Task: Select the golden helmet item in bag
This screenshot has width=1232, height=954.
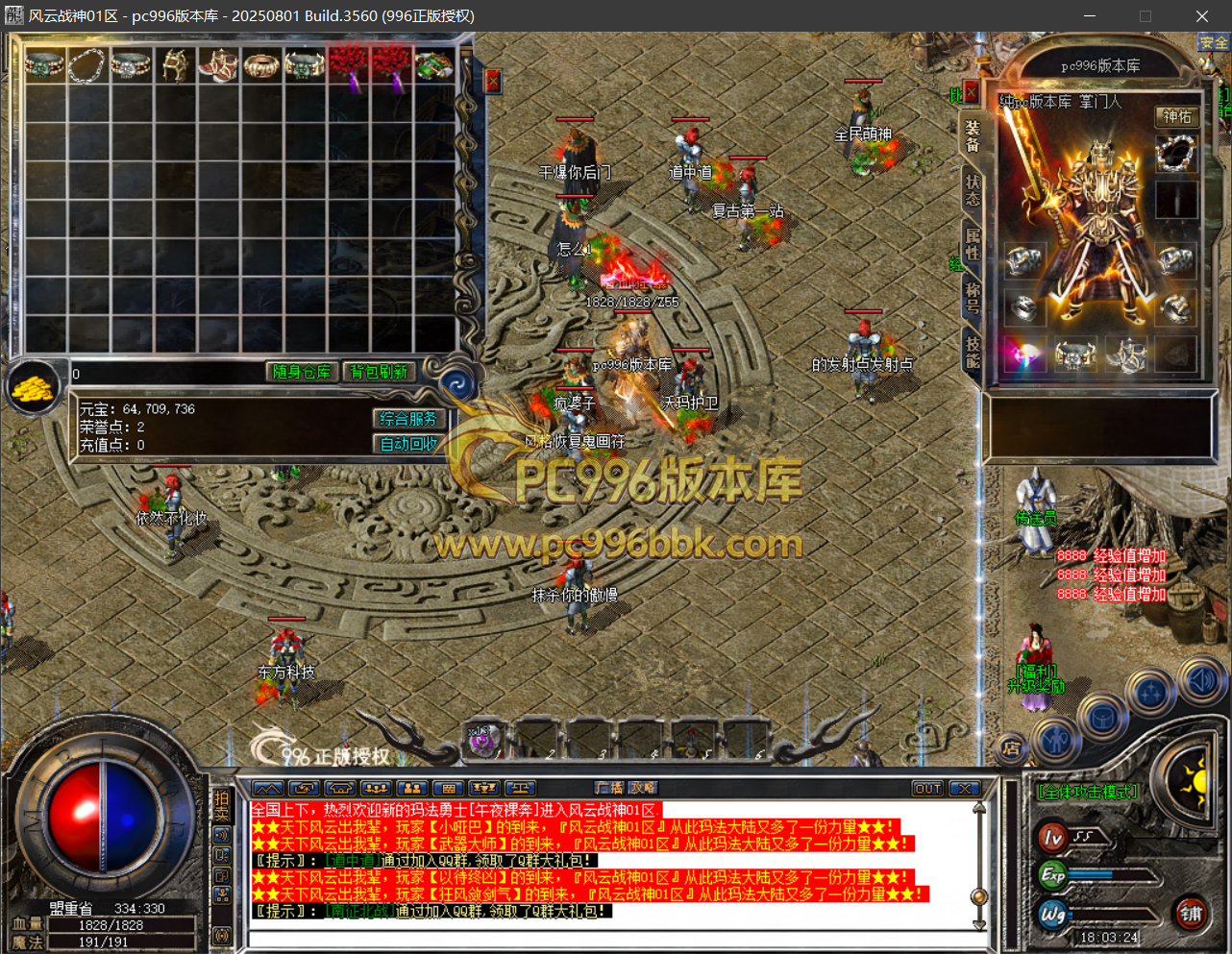Action: coord(175,65)
